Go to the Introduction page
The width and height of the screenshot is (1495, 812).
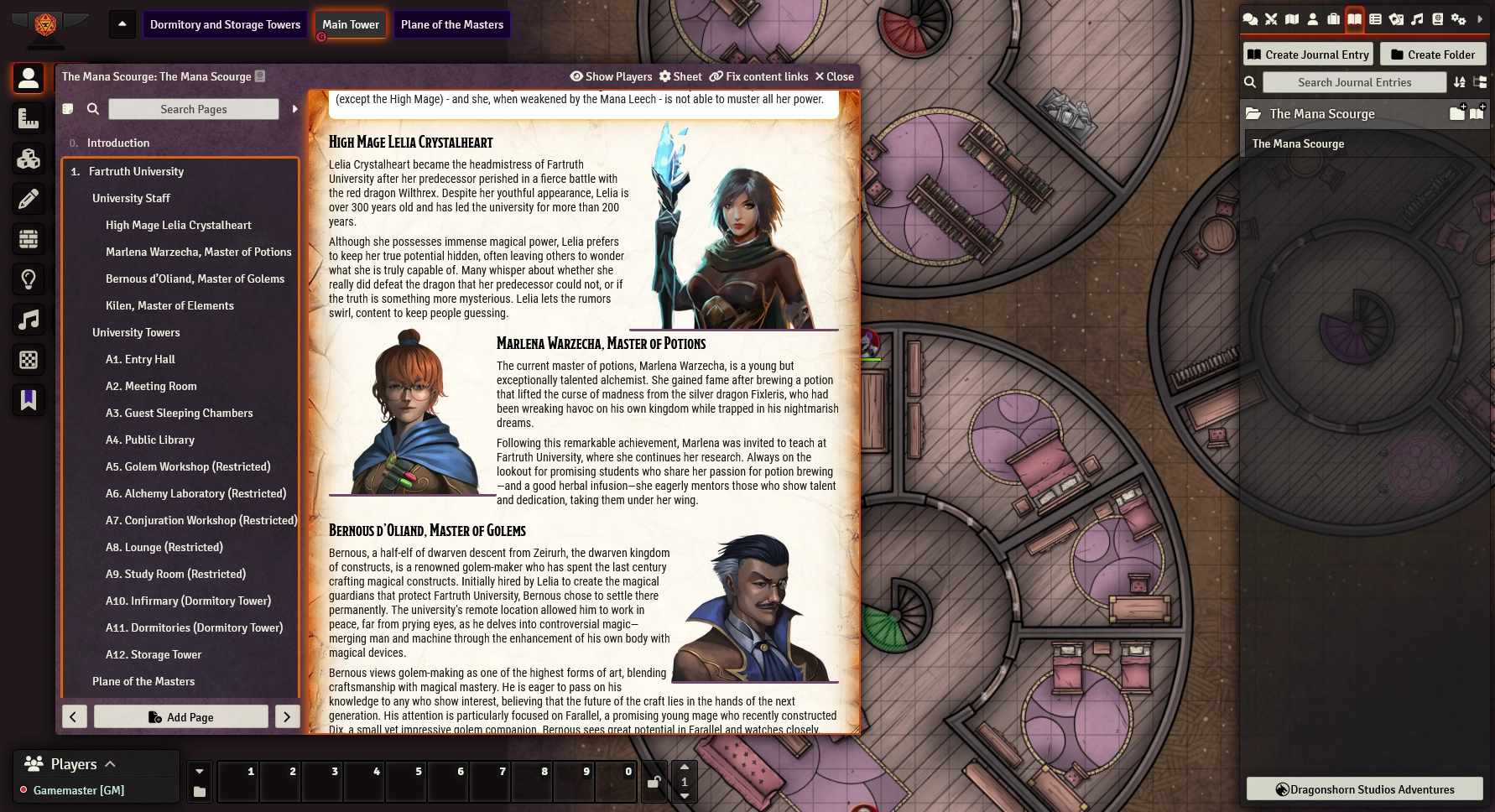tap(118, 143)
